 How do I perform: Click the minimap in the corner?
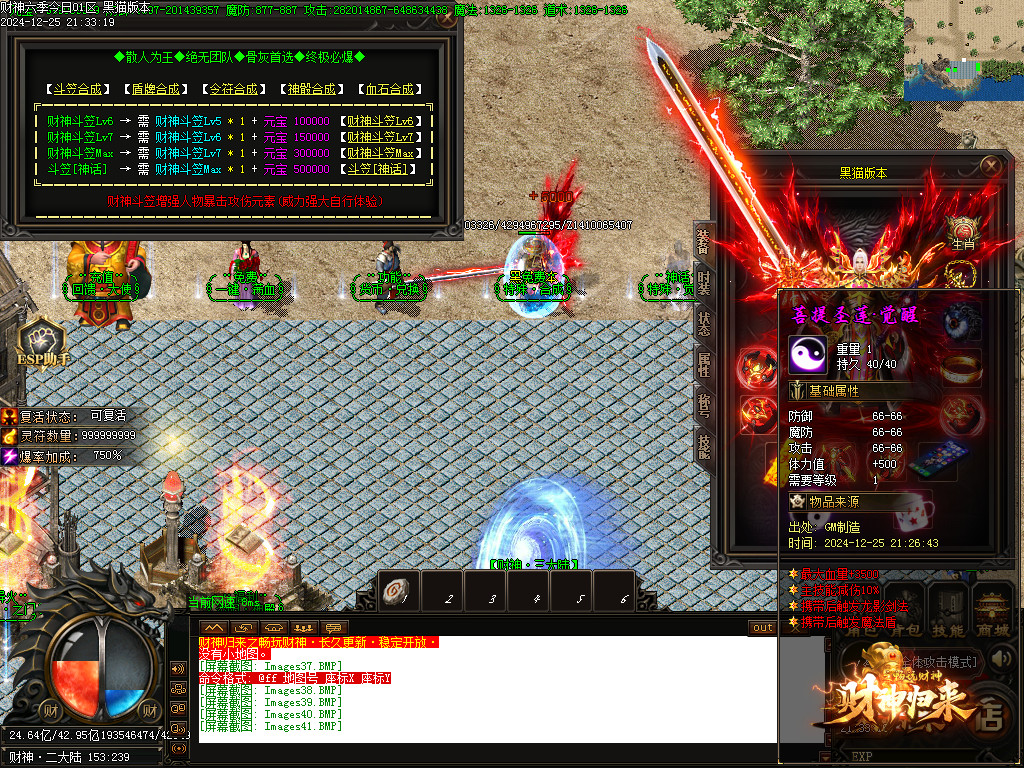pos(963,50)
